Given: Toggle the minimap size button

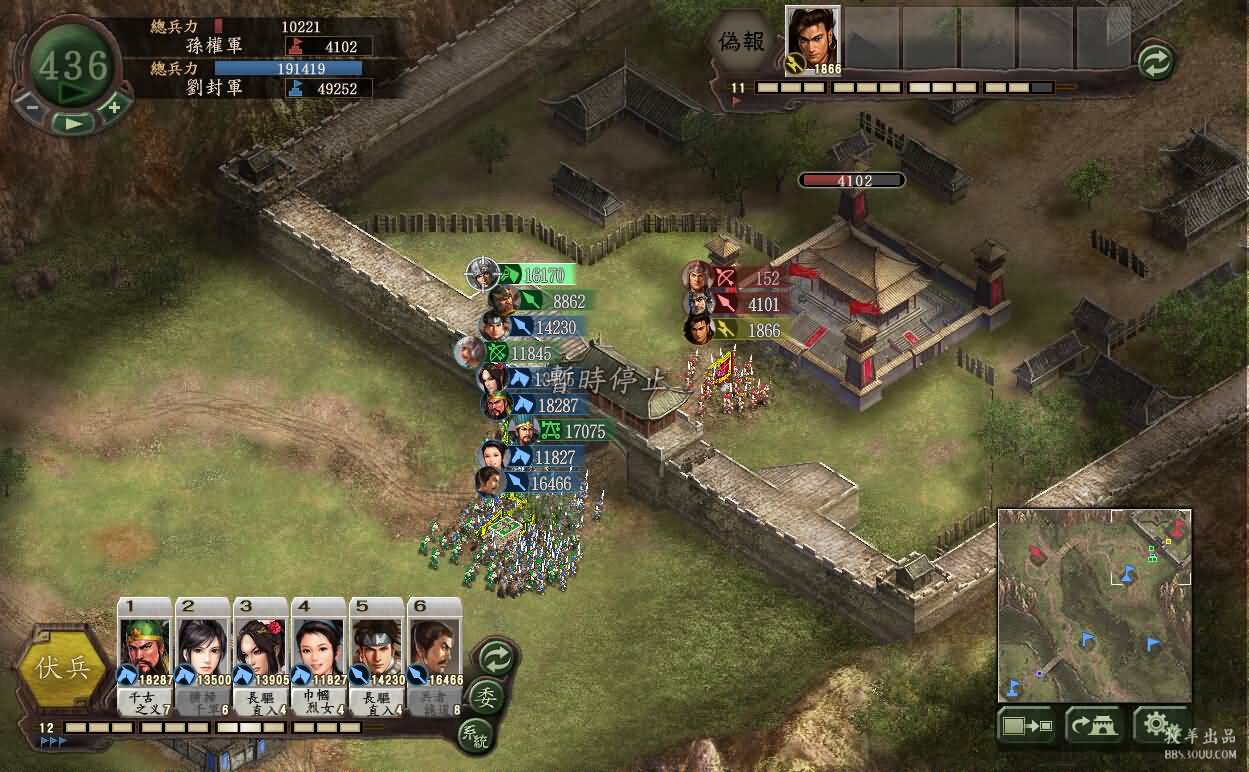Looking at the screenshot, I should tap(1026, 726).
